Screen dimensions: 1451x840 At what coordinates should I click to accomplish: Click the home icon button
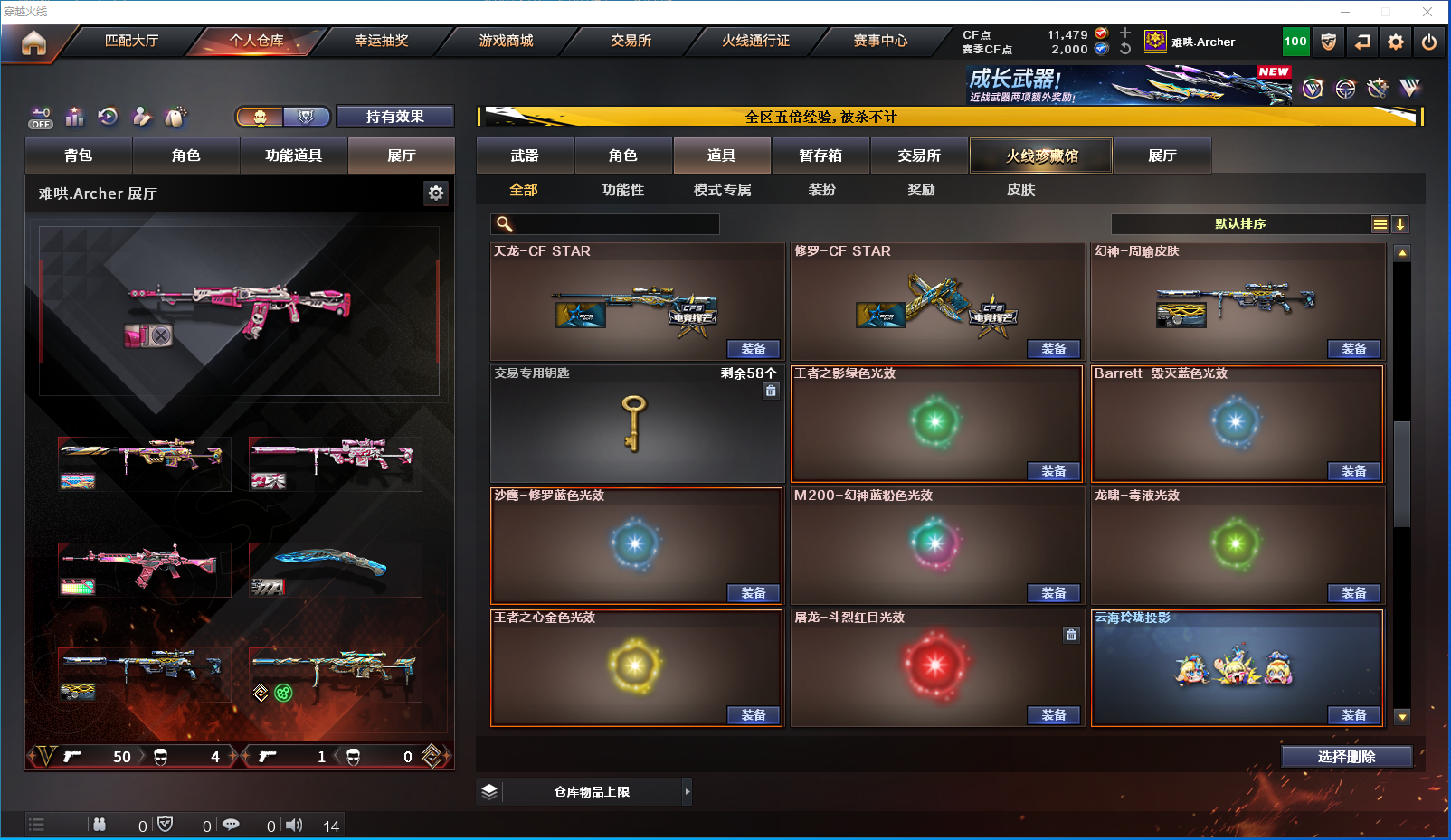click(x=33, y=42)
